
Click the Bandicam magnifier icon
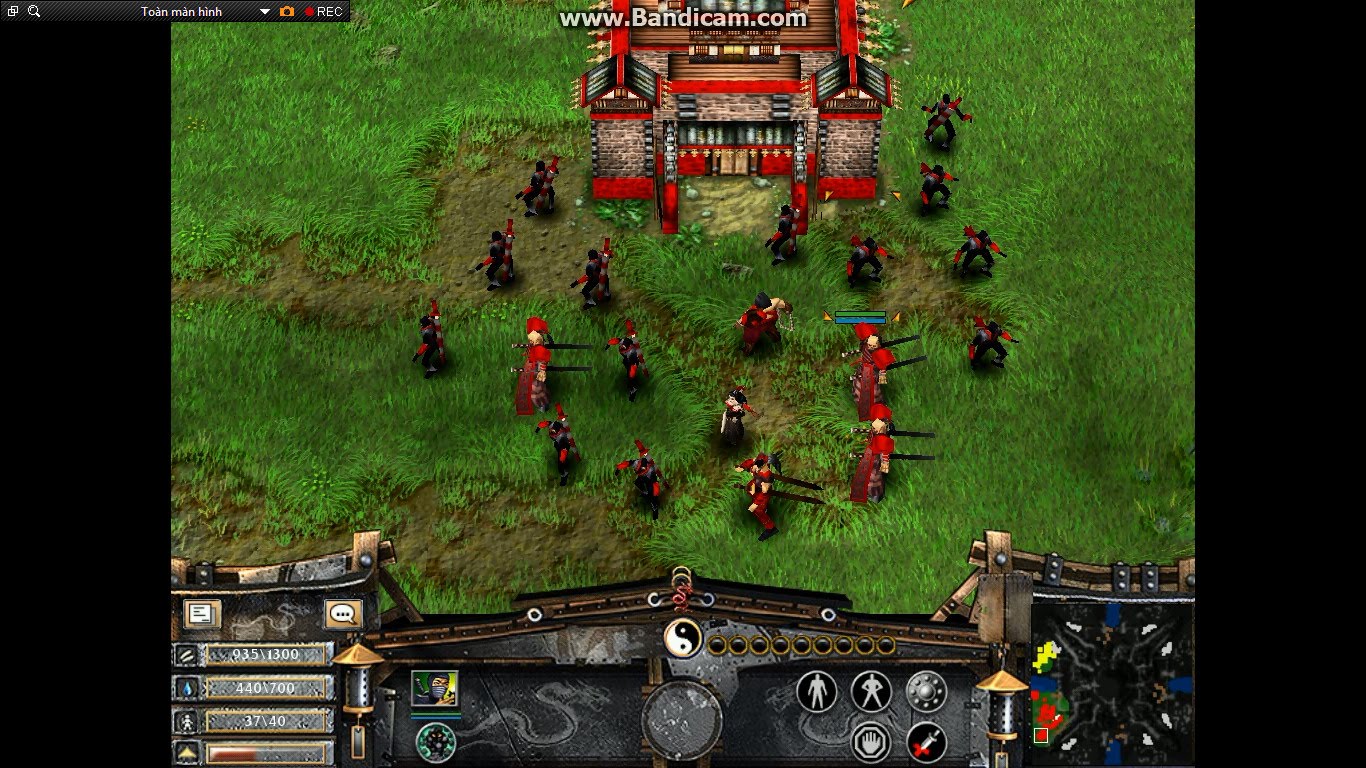click(35, 9)
